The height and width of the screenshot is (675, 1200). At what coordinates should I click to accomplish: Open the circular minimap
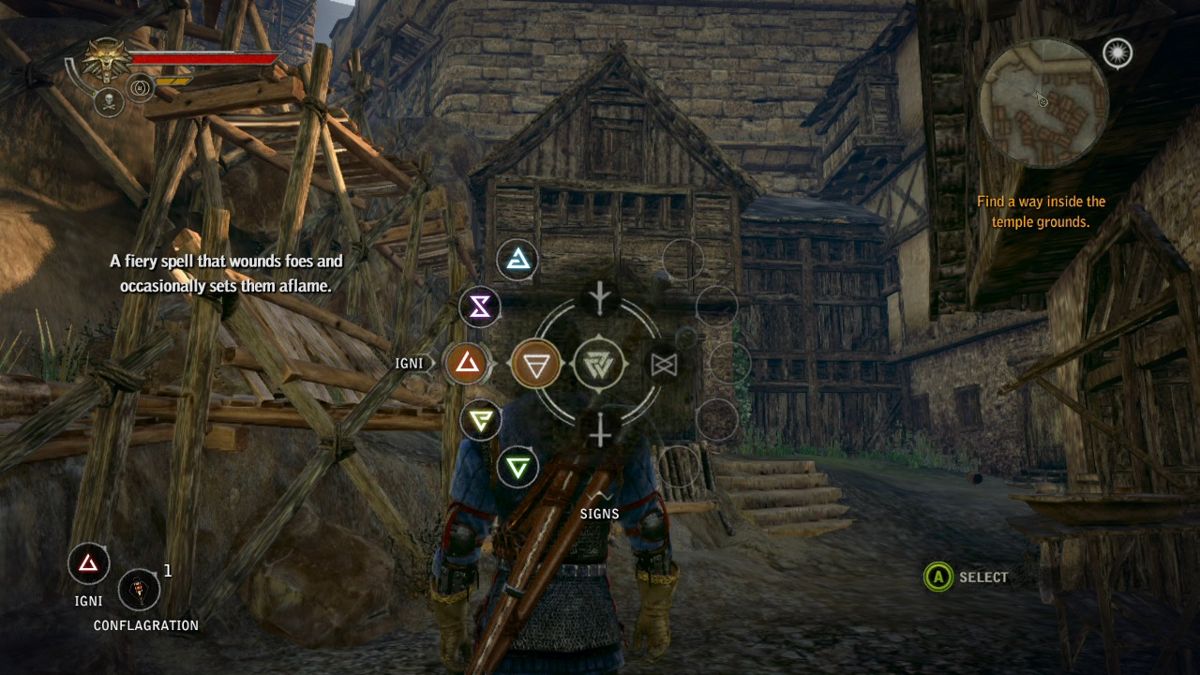(x=1043, y=103)
